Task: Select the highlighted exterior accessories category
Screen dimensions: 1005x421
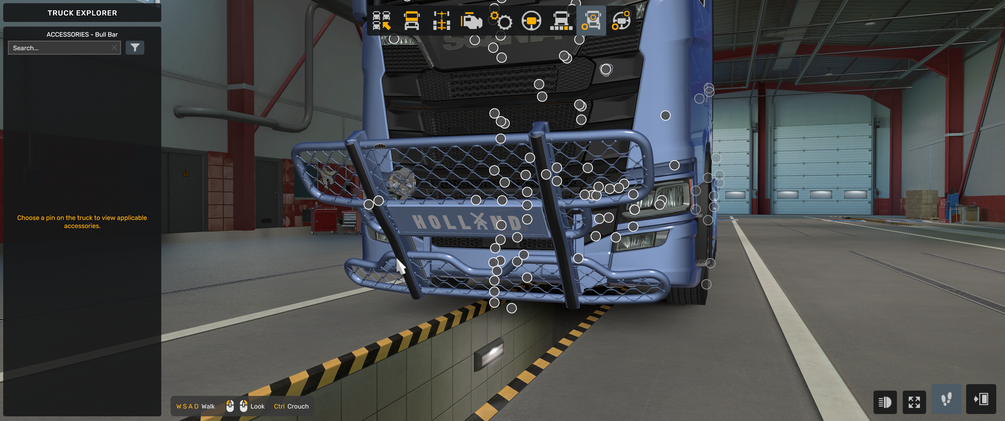Action: [591, 20]
